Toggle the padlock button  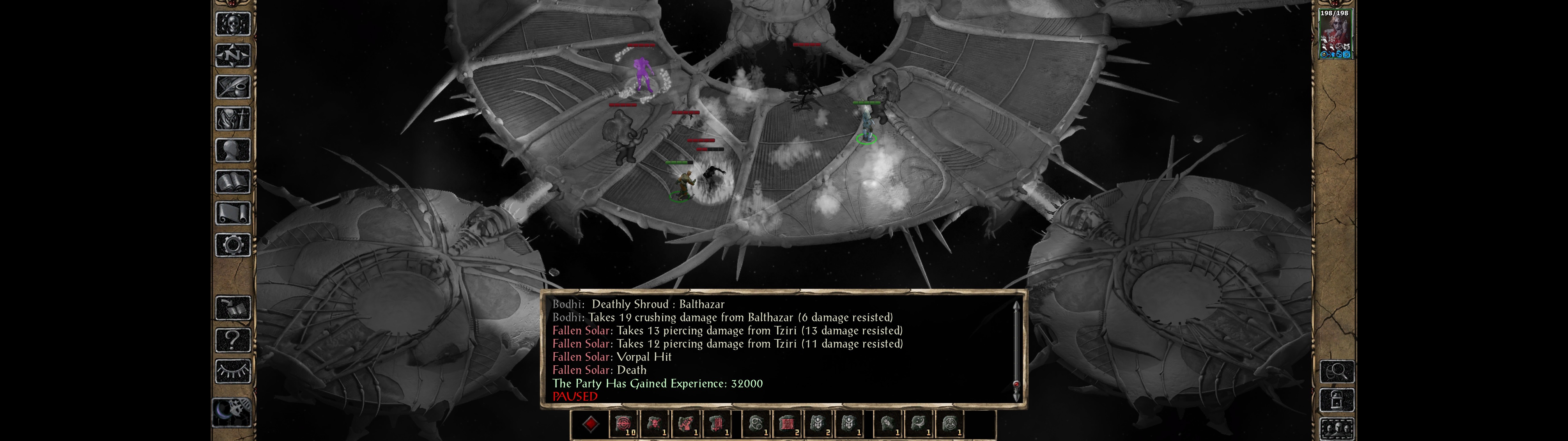click(x=1337, y=400)
